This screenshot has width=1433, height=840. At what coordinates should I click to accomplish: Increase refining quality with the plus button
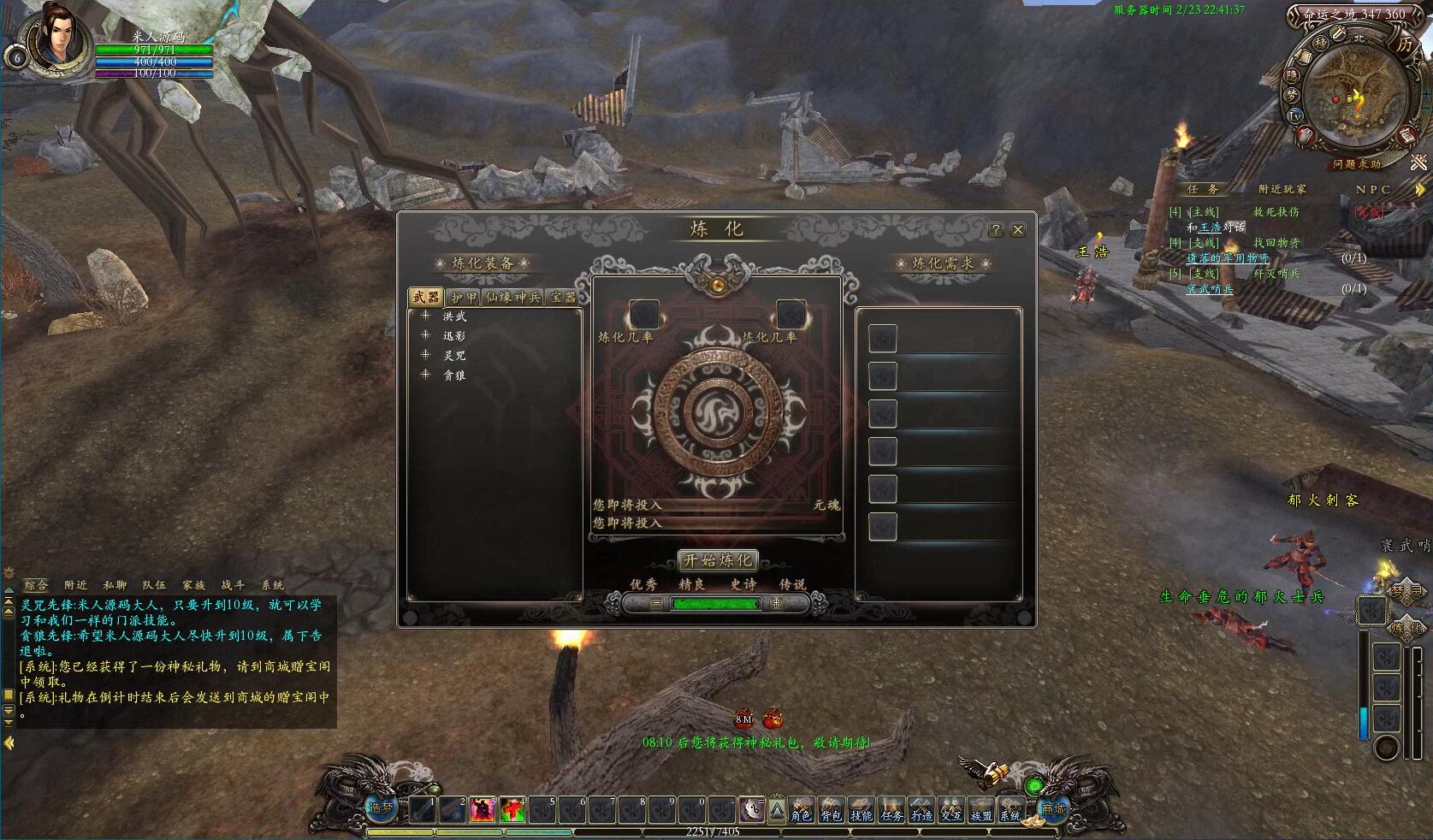[x=776, y=603]
